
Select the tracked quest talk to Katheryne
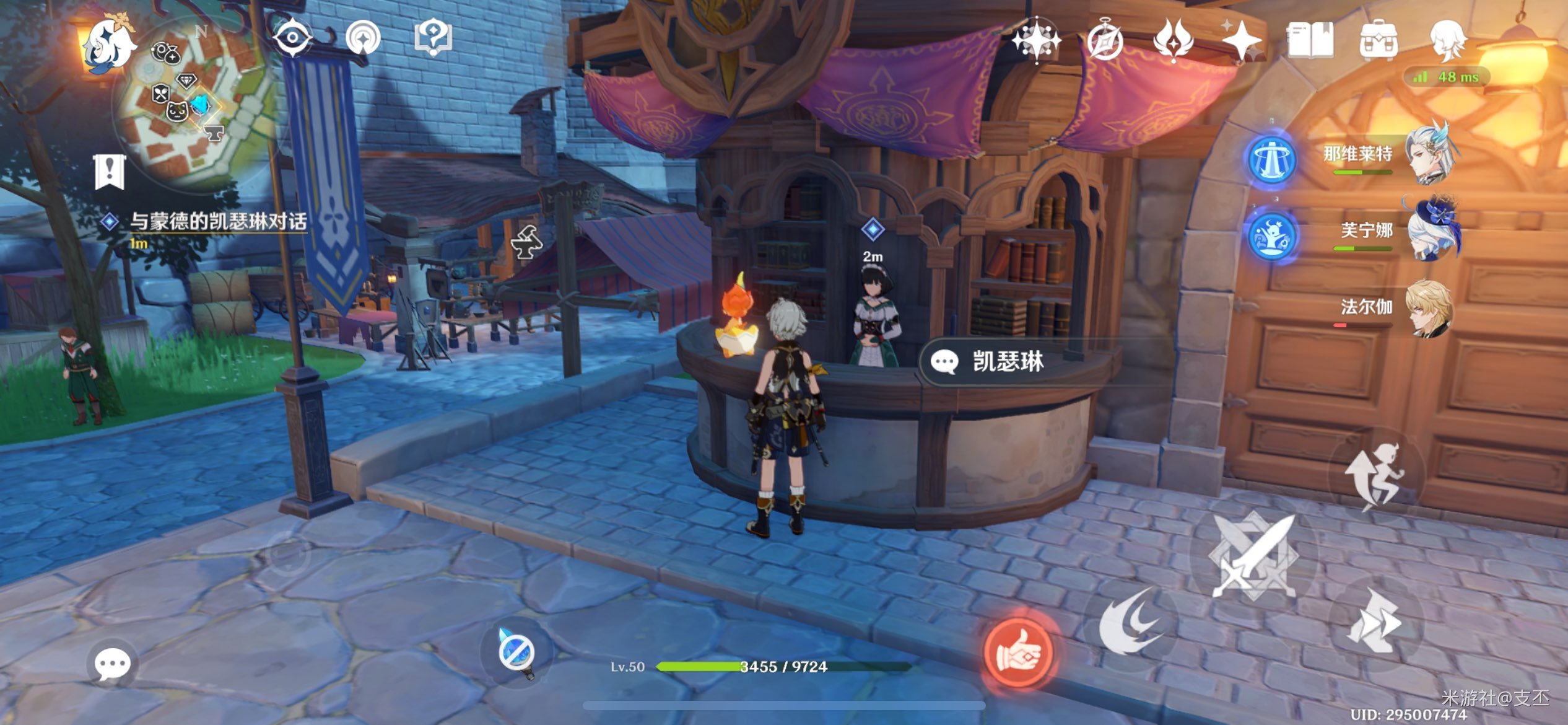click(x=217, y=222)
